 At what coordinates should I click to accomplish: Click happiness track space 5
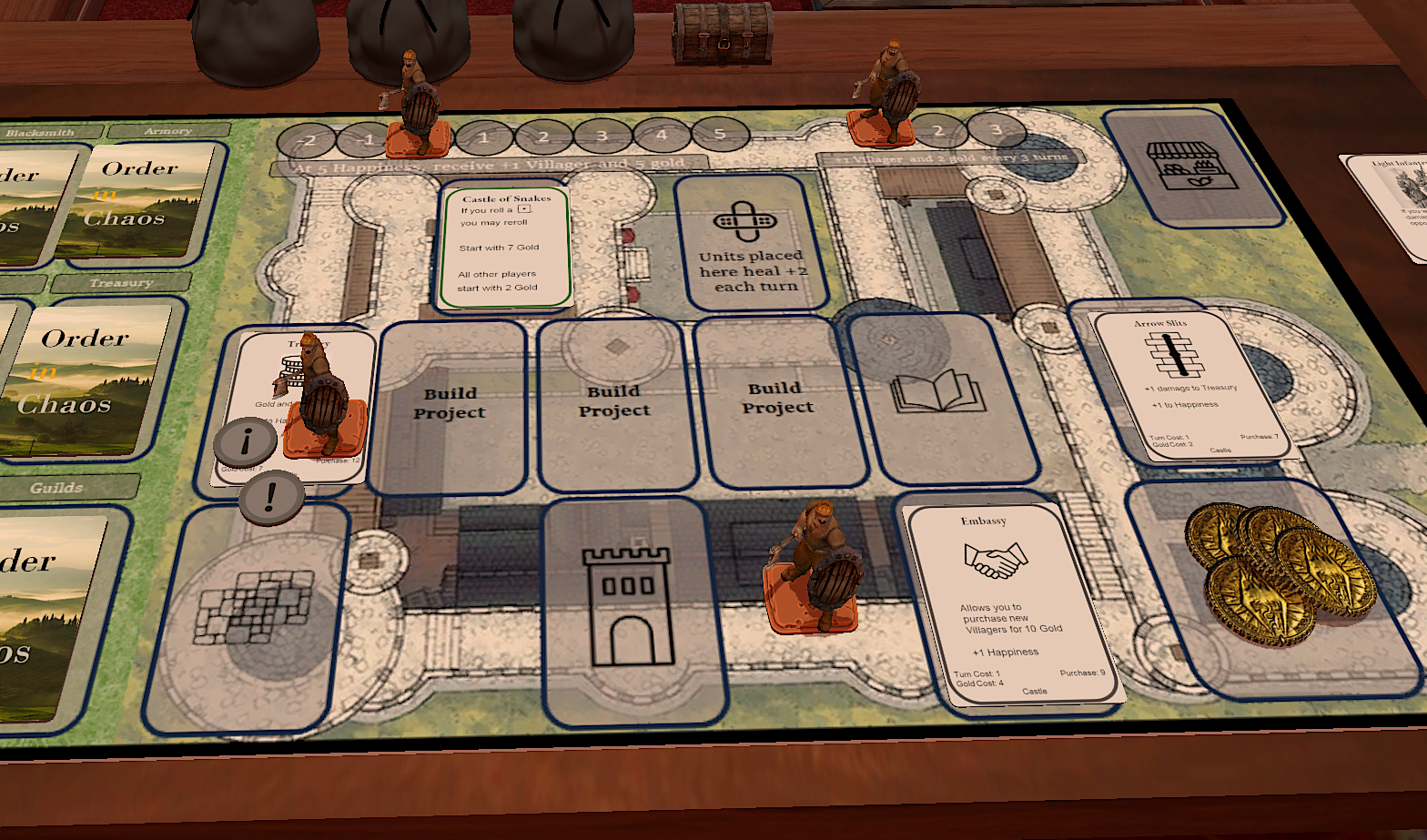pyautogui.click(x=720, y=135)
